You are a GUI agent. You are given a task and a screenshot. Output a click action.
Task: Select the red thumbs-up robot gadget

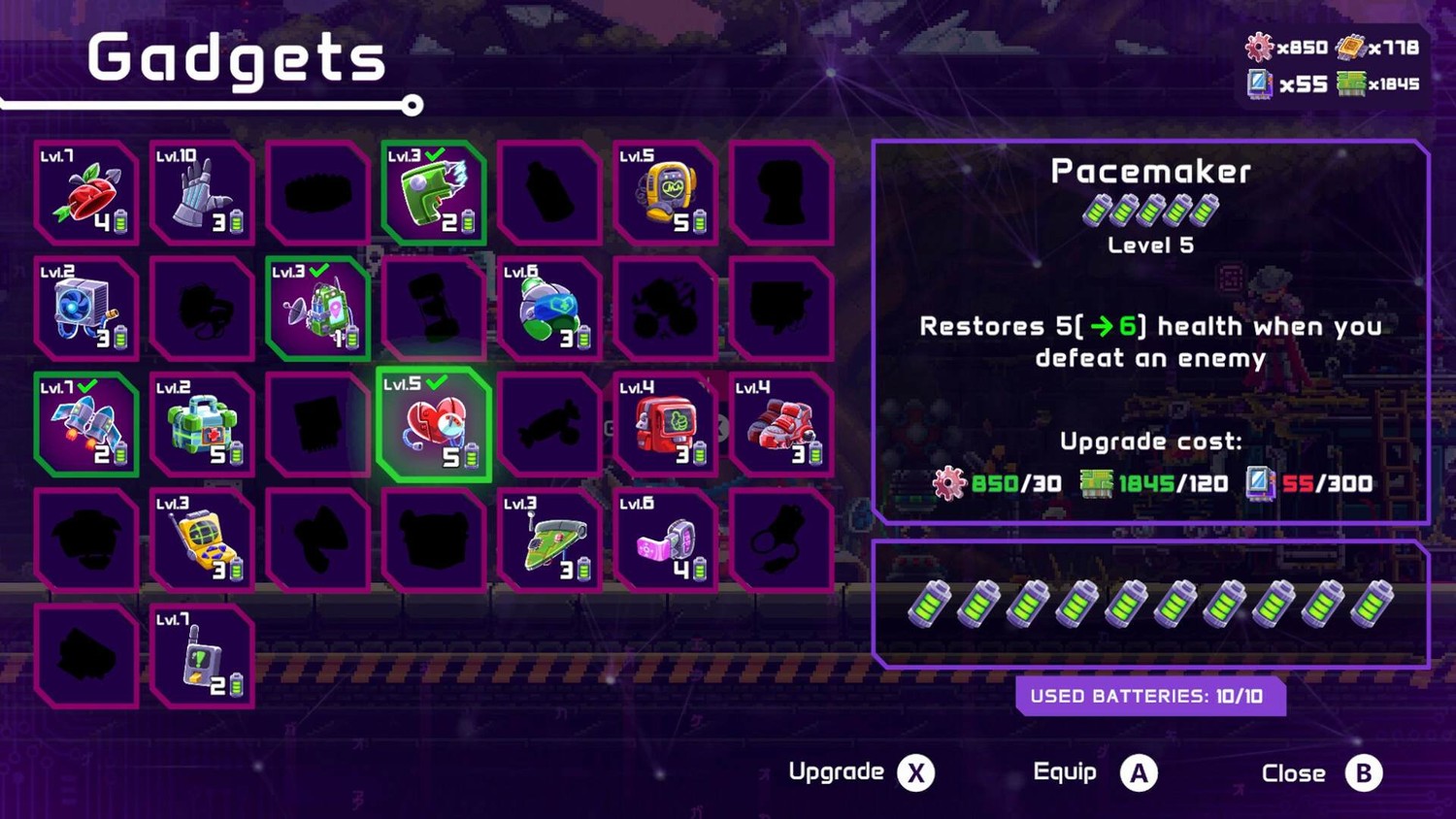[665, 425]
